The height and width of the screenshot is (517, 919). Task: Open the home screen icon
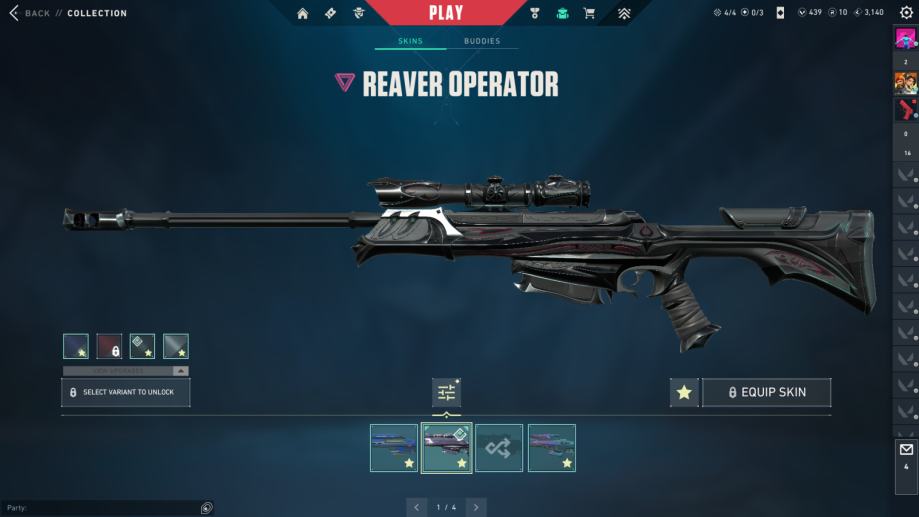pos(303,13)
